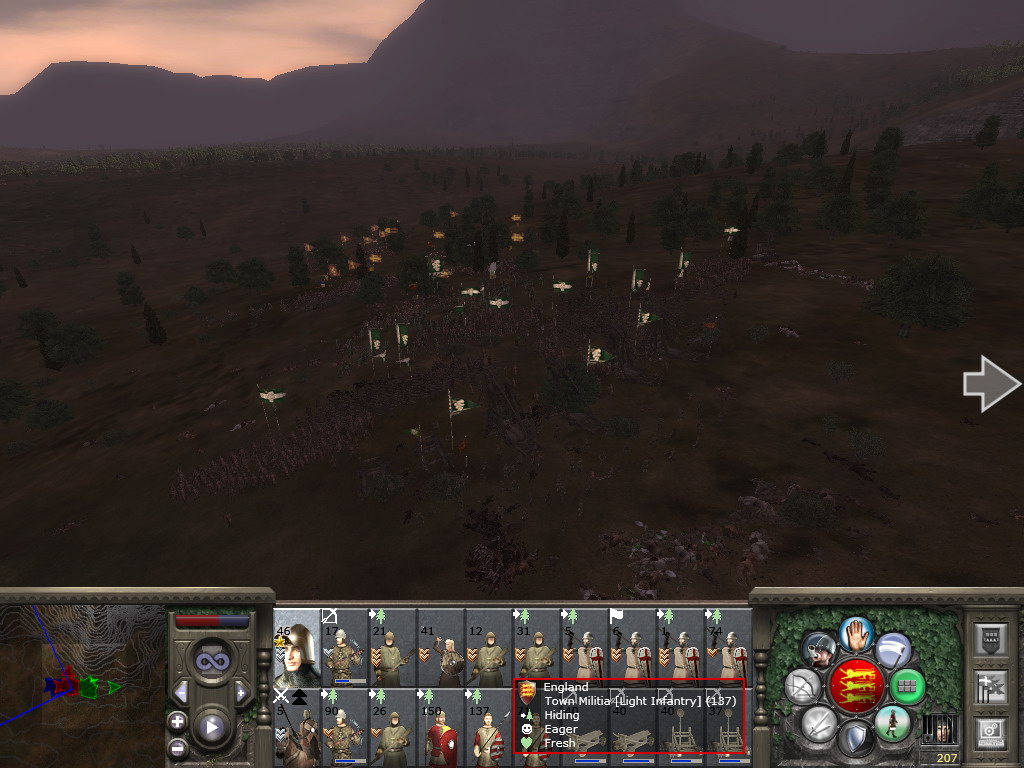Toggle guard mode shield button

coord(855,739)
